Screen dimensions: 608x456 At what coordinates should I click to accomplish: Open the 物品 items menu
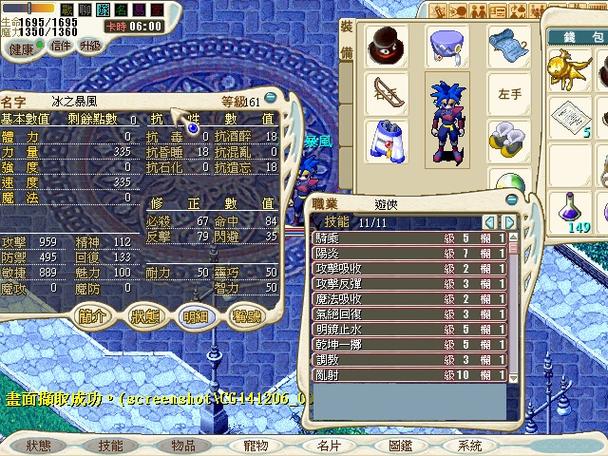pyautogui.click(x=183, y=445)
